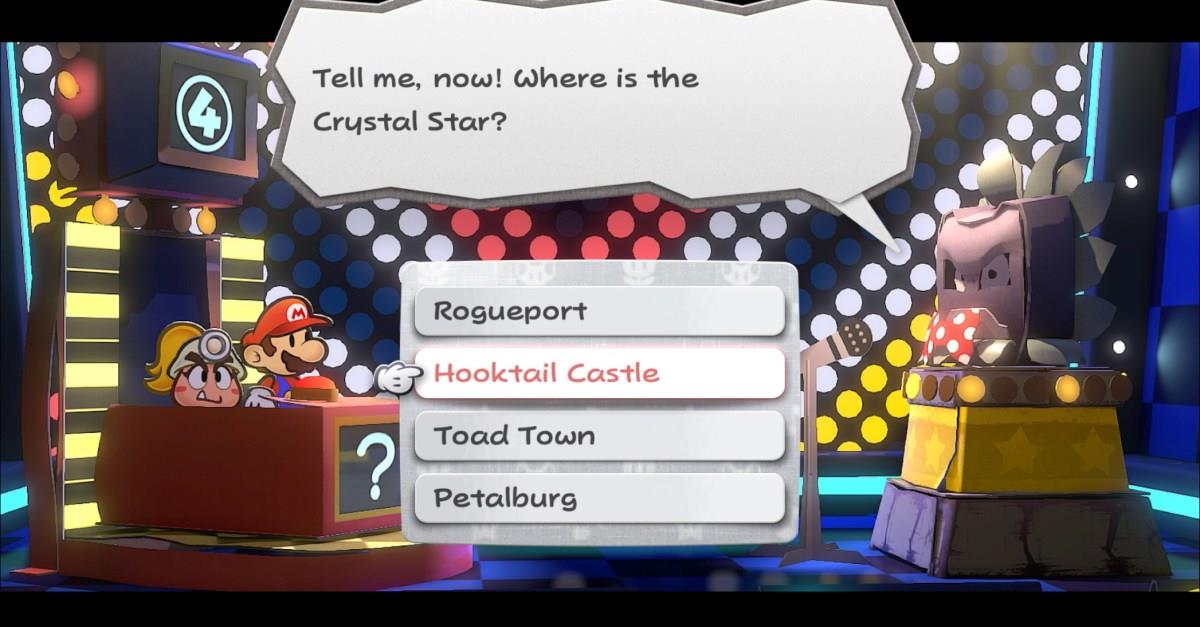Select Hooktail Castle as the answer
Screen dimensions: 1200x627
point(598,373)
